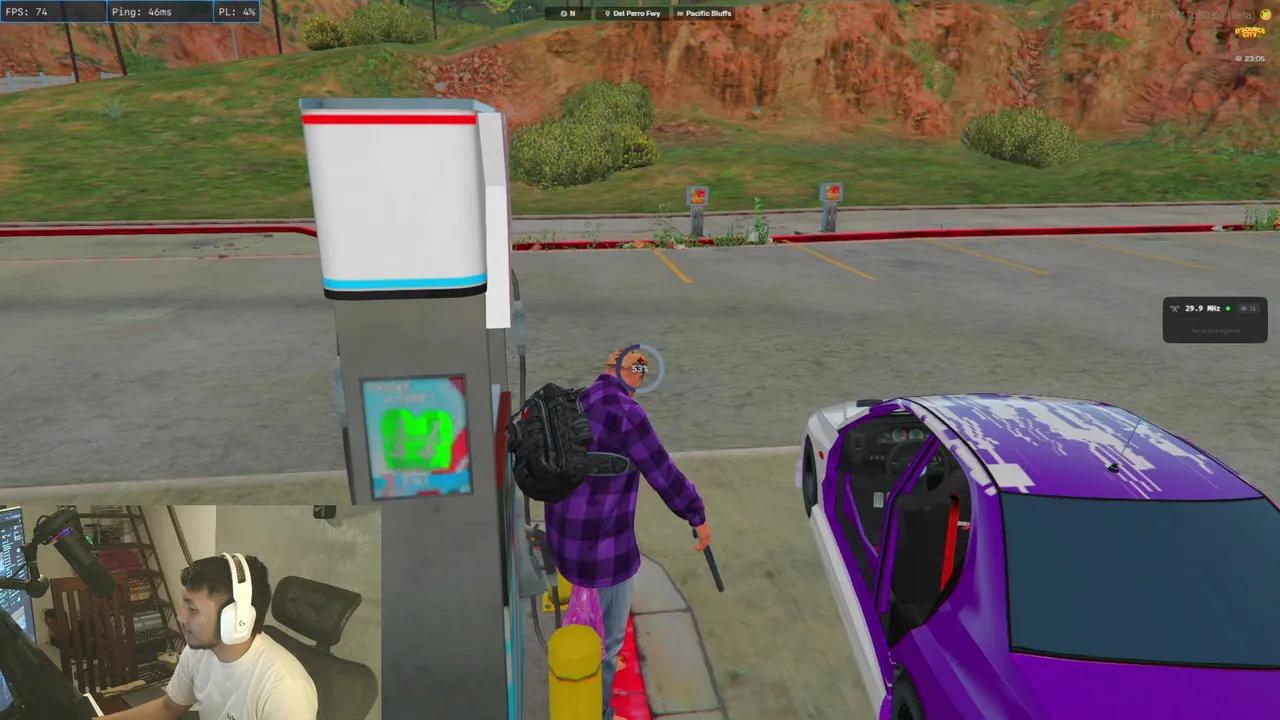Image resolution: width=1280 pixels, height=720 pixels.
Task: Toggle the PL packet loss display
Action: 237,11
